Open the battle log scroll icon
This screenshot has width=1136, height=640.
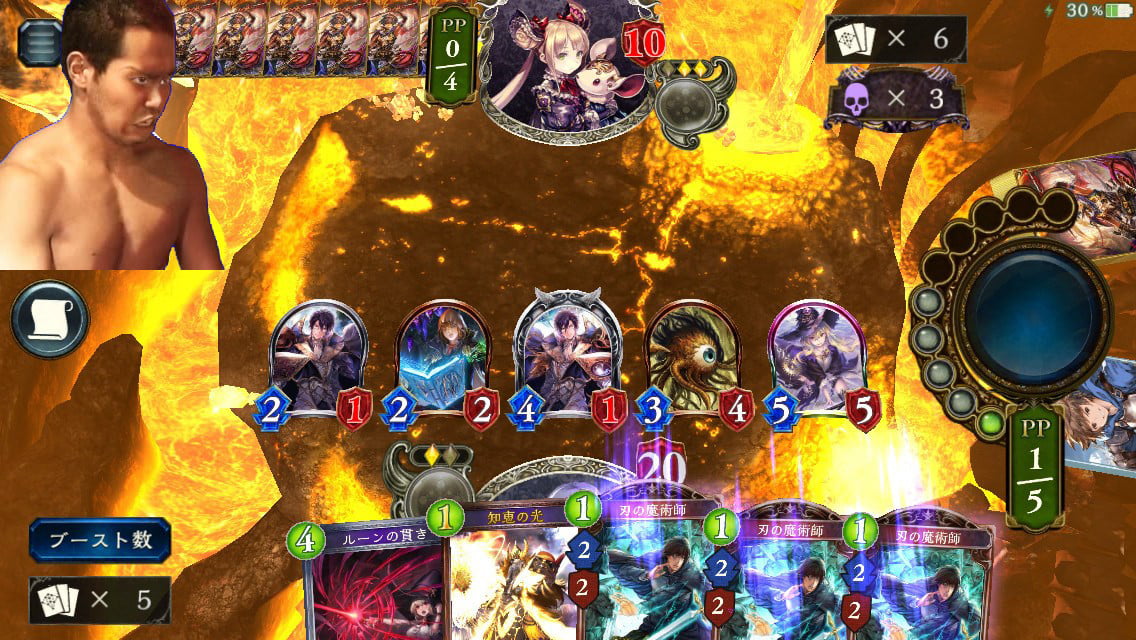pos(50,319)
